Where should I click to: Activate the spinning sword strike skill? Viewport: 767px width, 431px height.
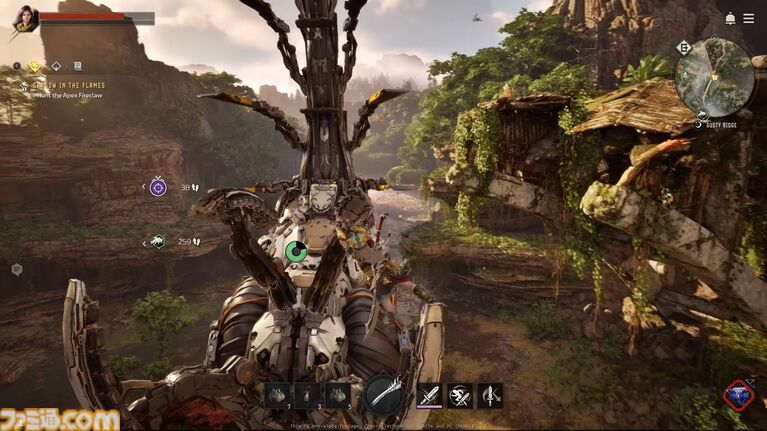point(460,395)
